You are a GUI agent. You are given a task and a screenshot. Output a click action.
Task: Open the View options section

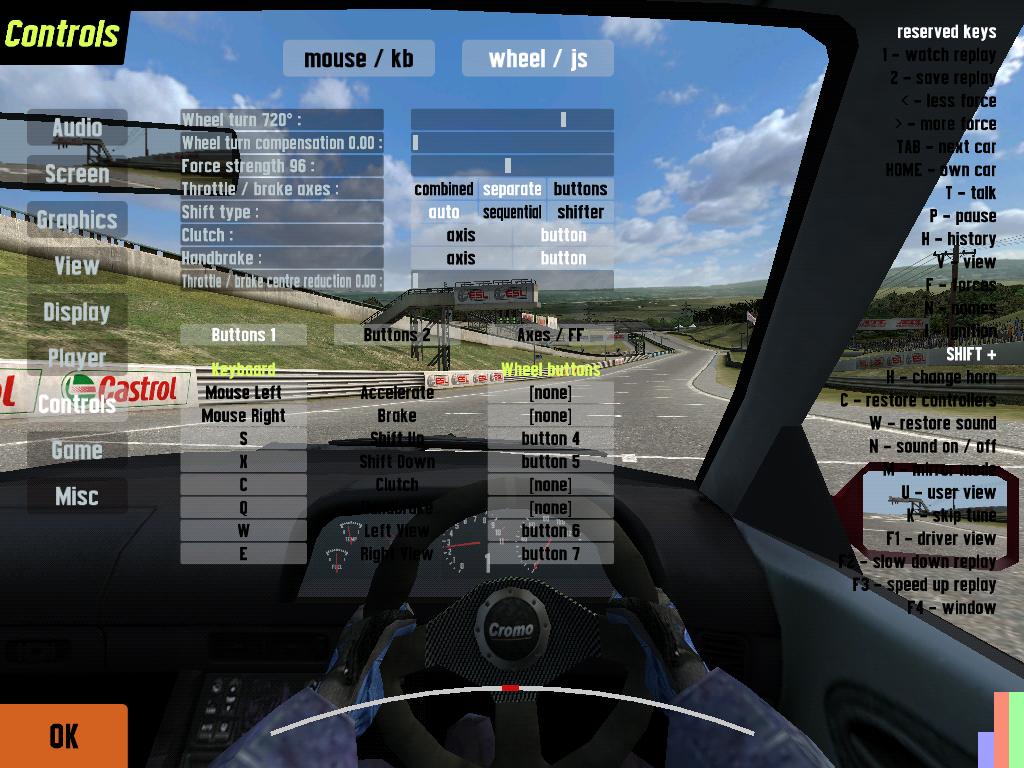pyautogui.click(x=77, y=266)
